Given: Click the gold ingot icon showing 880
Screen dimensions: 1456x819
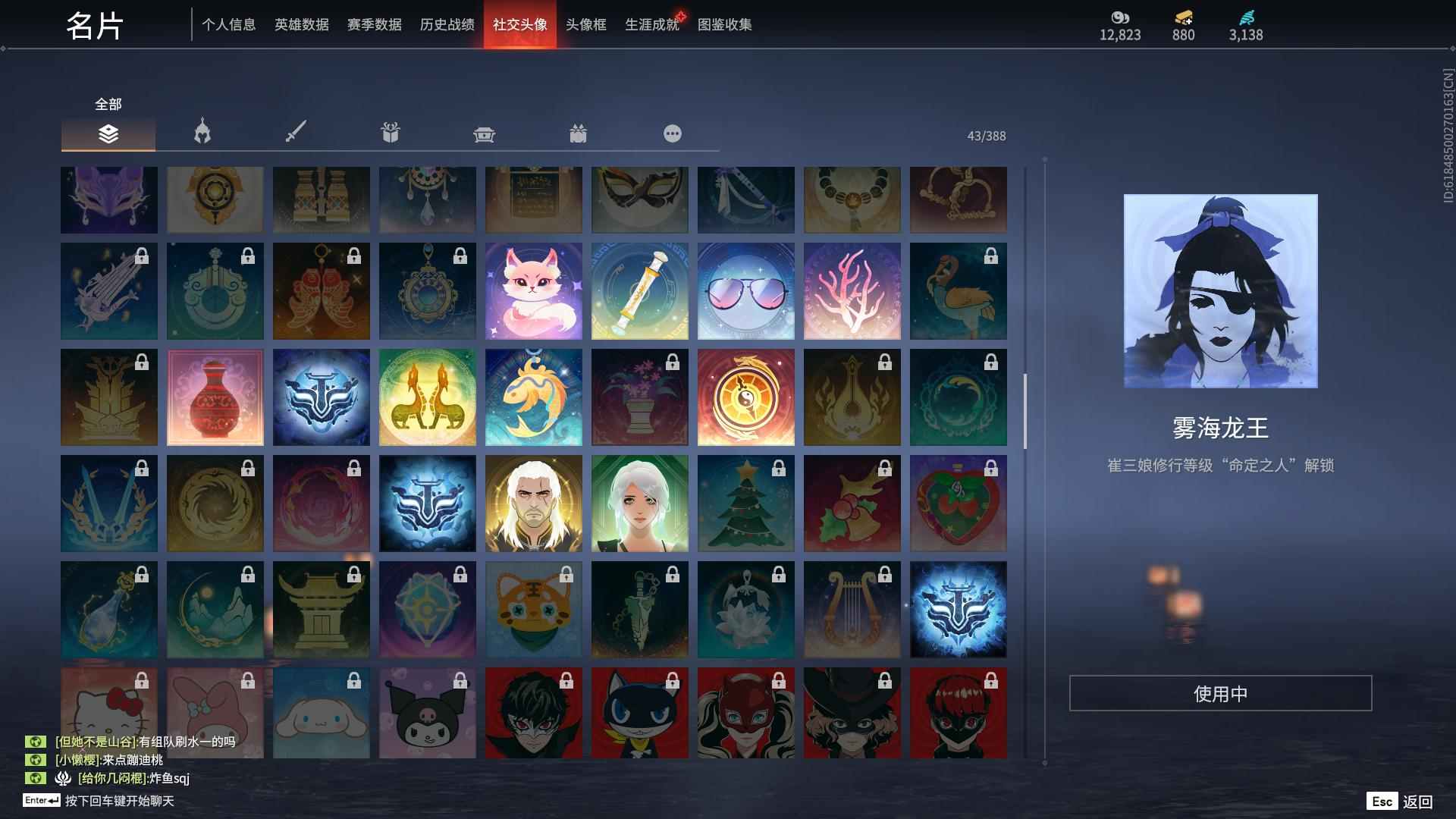Looking at the screenshot, I should click(x=1183, y=17).
